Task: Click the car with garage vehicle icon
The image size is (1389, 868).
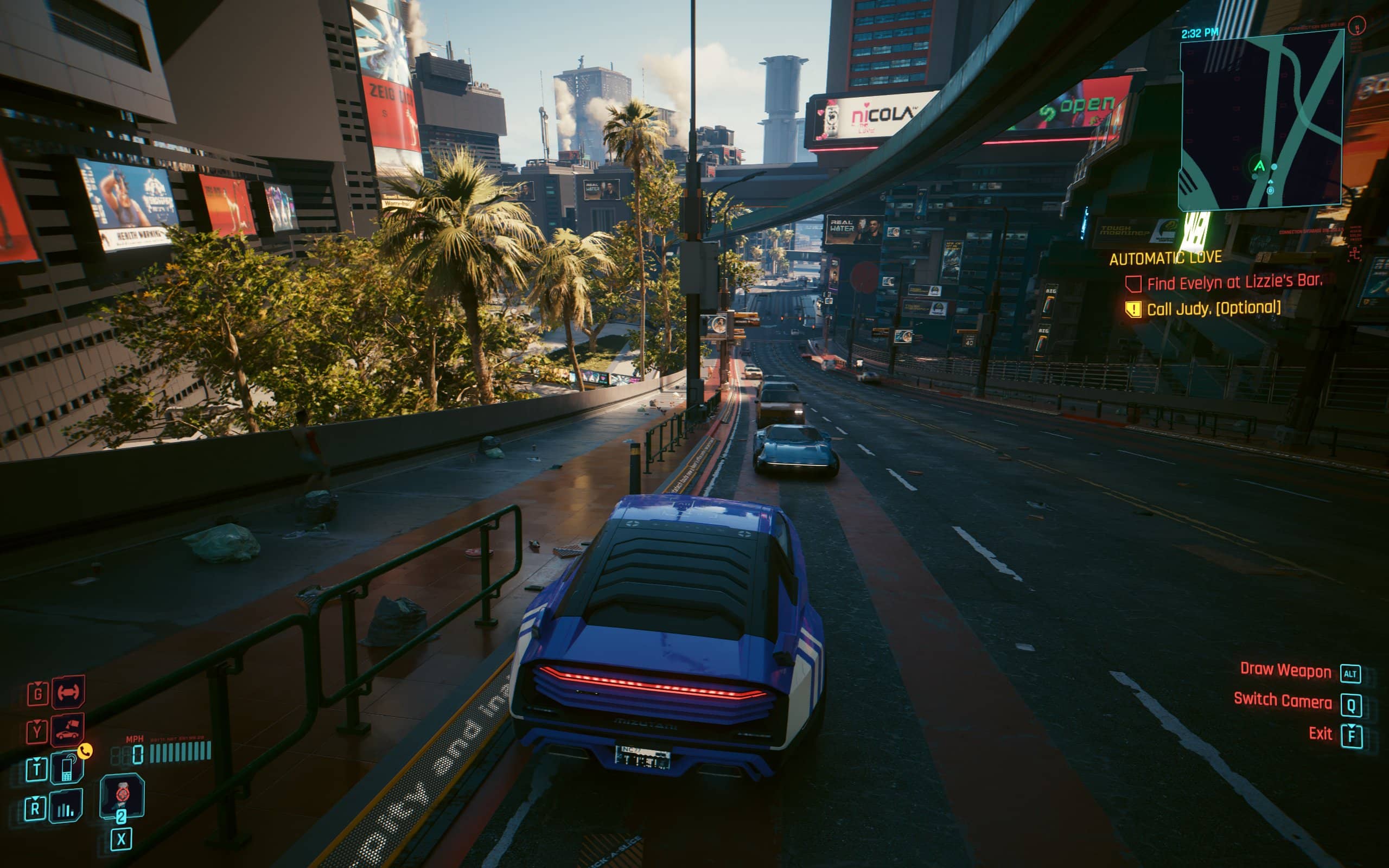Action: pos(68,730)
